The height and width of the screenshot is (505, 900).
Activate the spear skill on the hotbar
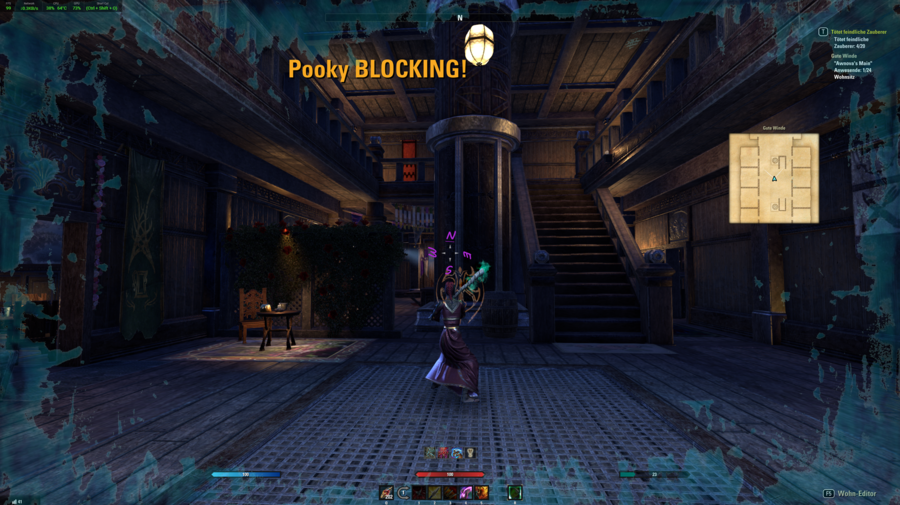[435, 492]
